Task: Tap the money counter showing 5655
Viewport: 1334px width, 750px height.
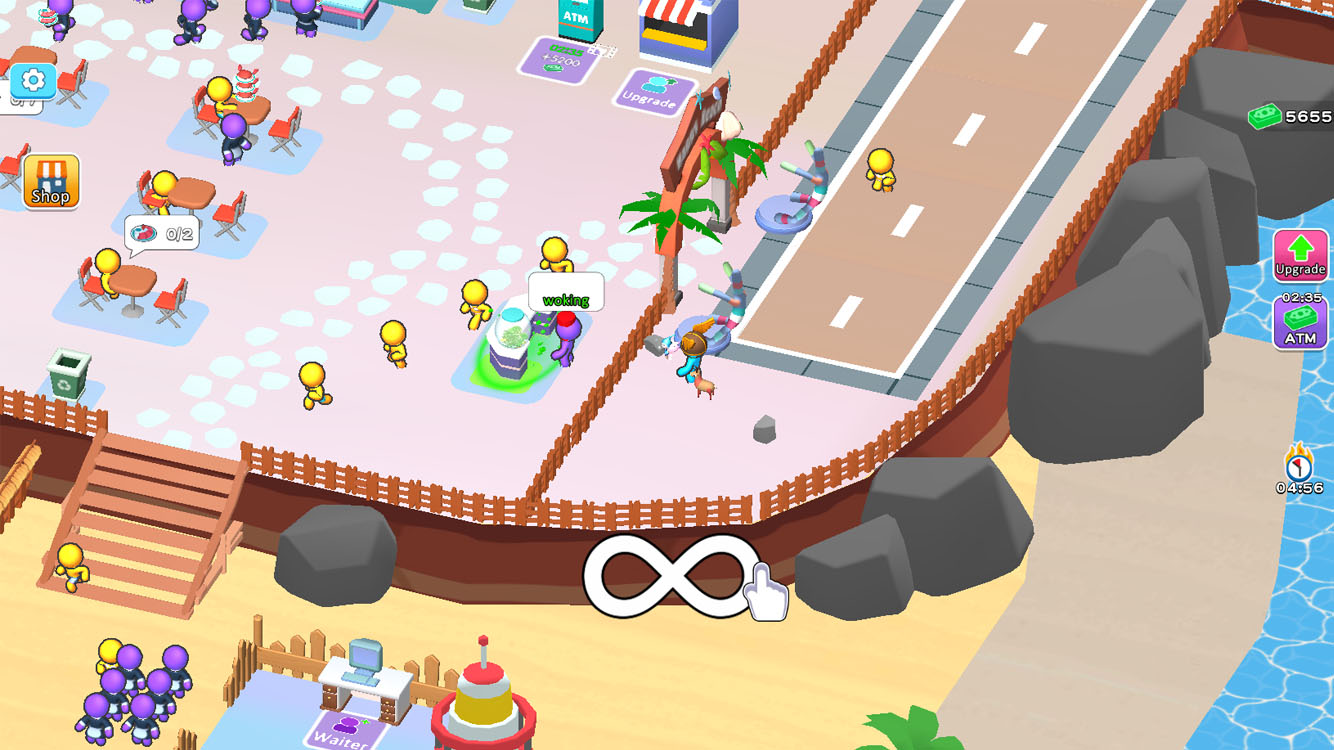Action: pyautogui.click(x=1289, y=117)
